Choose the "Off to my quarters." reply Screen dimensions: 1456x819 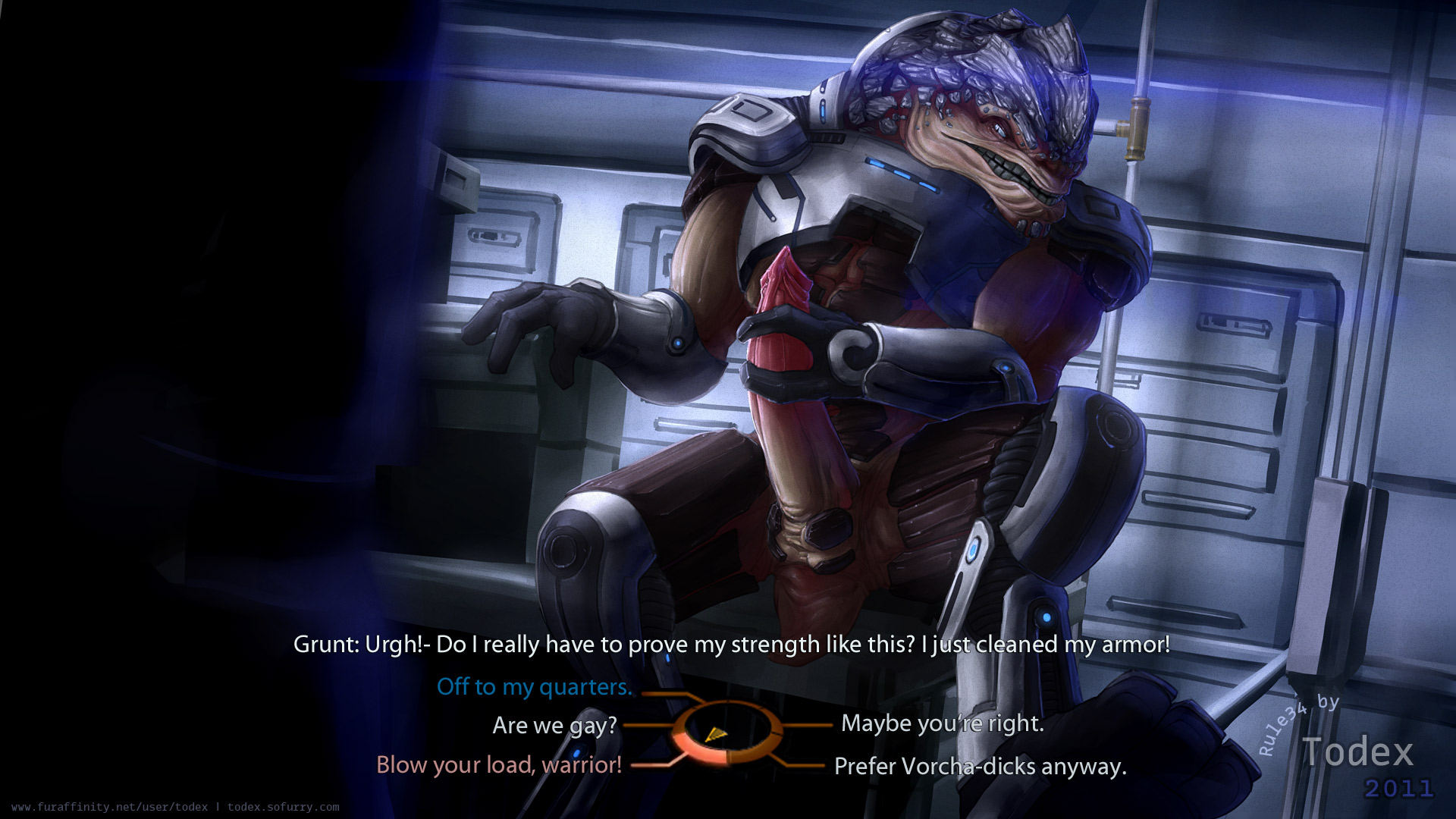(x=534, y=687)
